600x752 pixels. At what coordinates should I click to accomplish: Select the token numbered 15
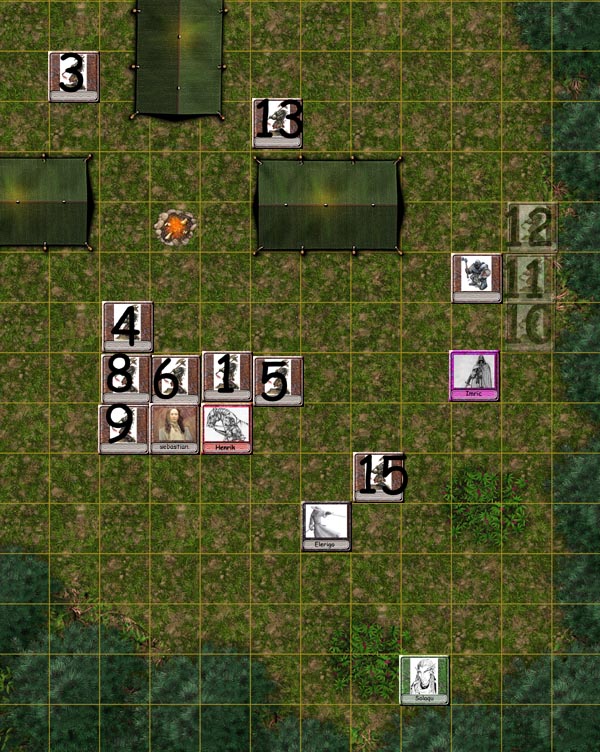(378, 476)
